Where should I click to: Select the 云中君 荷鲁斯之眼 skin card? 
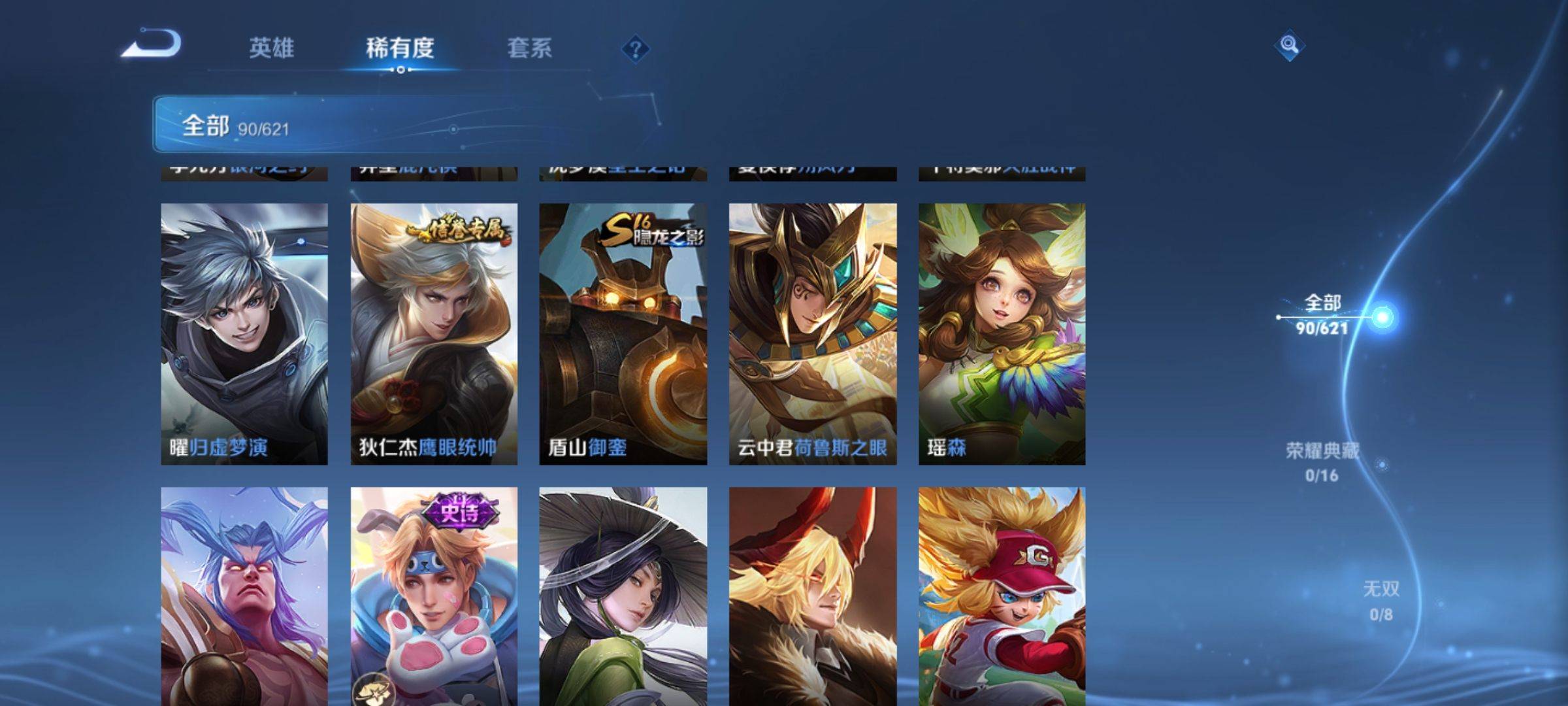tap(813, 333)
